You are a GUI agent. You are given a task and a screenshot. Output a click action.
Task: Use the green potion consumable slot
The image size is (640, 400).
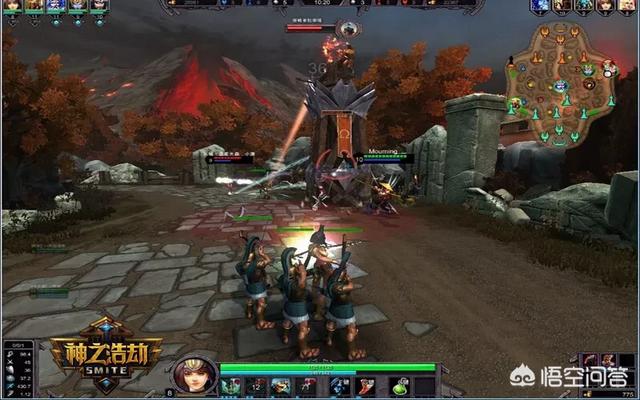(398, 385)
